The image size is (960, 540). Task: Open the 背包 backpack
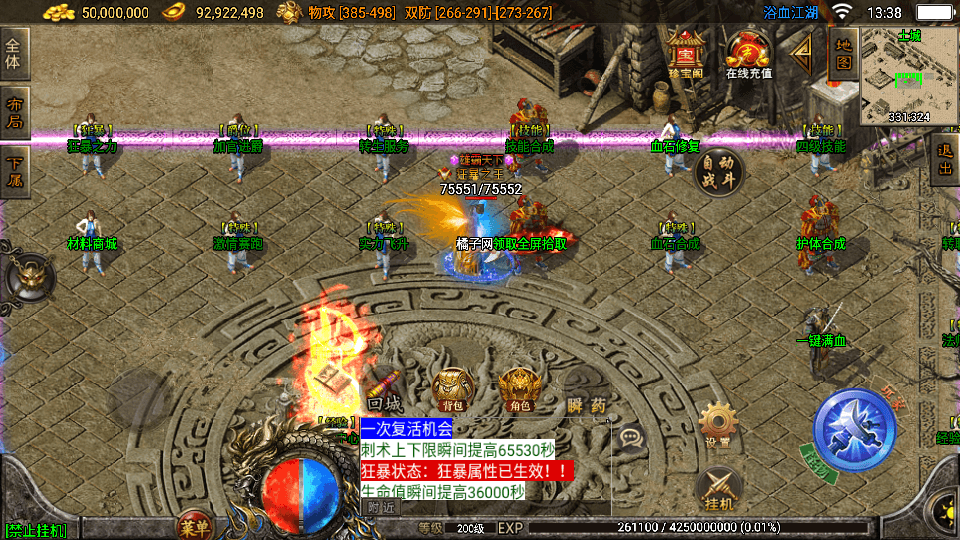click(454, 388)
